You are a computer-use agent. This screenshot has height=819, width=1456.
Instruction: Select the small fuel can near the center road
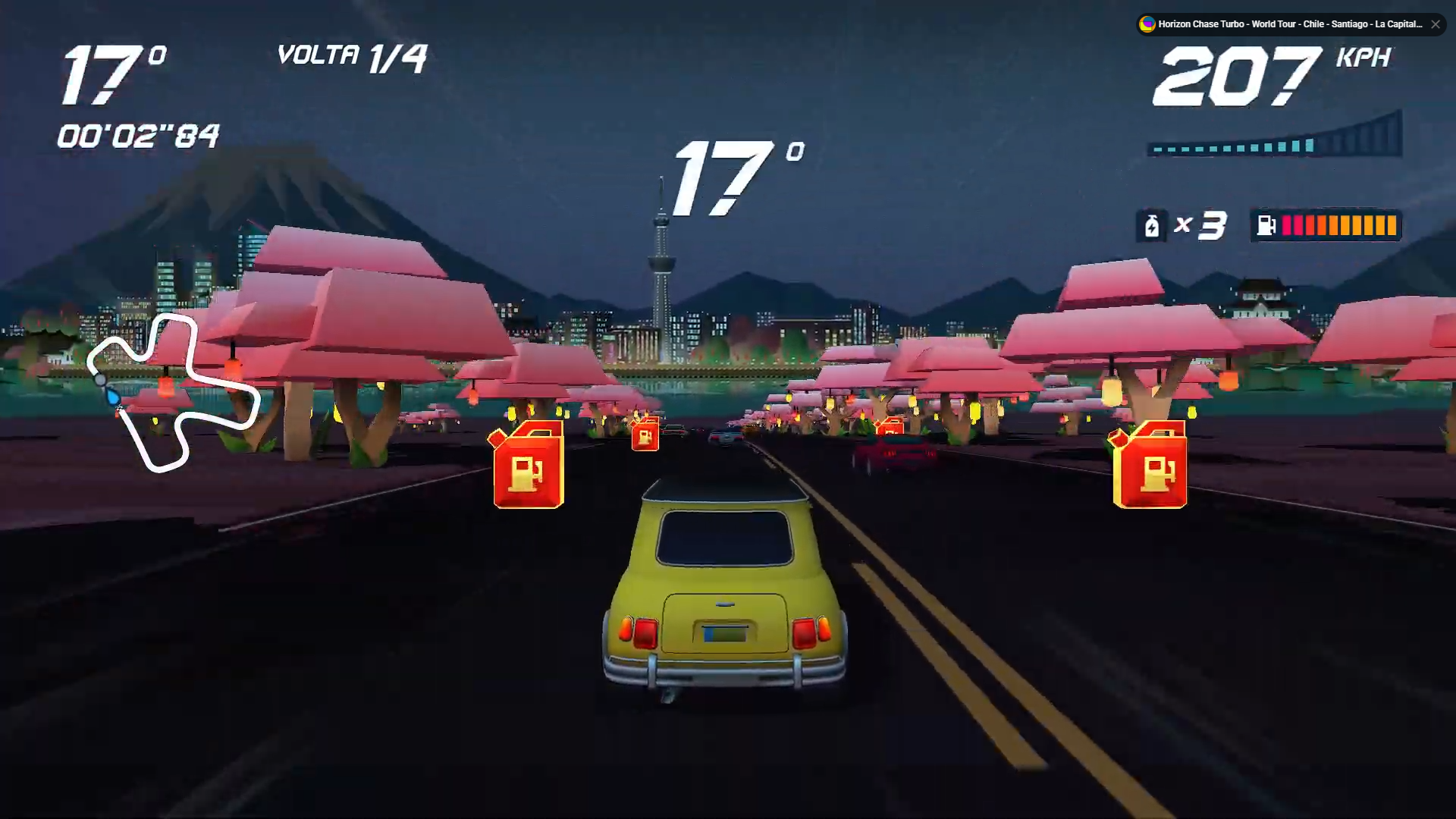coord(644,436)
